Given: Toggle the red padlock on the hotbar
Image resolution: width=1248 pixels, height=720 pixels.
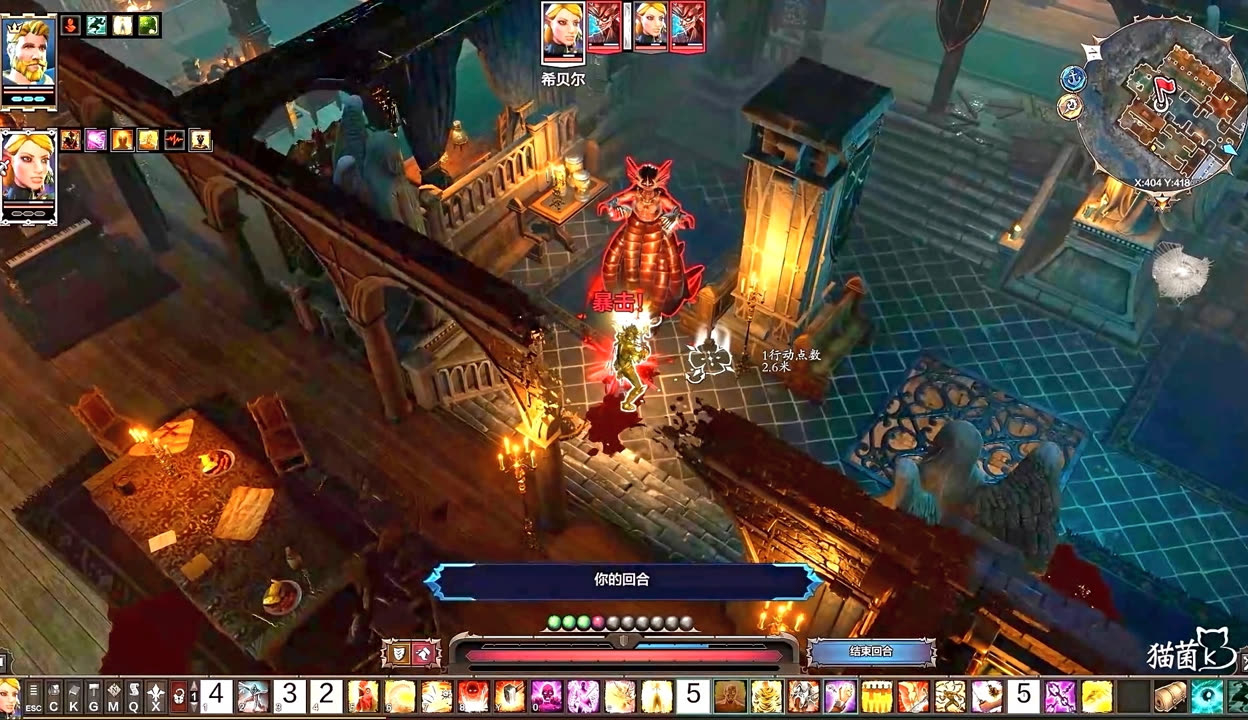Looking at the screenshot, I should click(179, 696).
